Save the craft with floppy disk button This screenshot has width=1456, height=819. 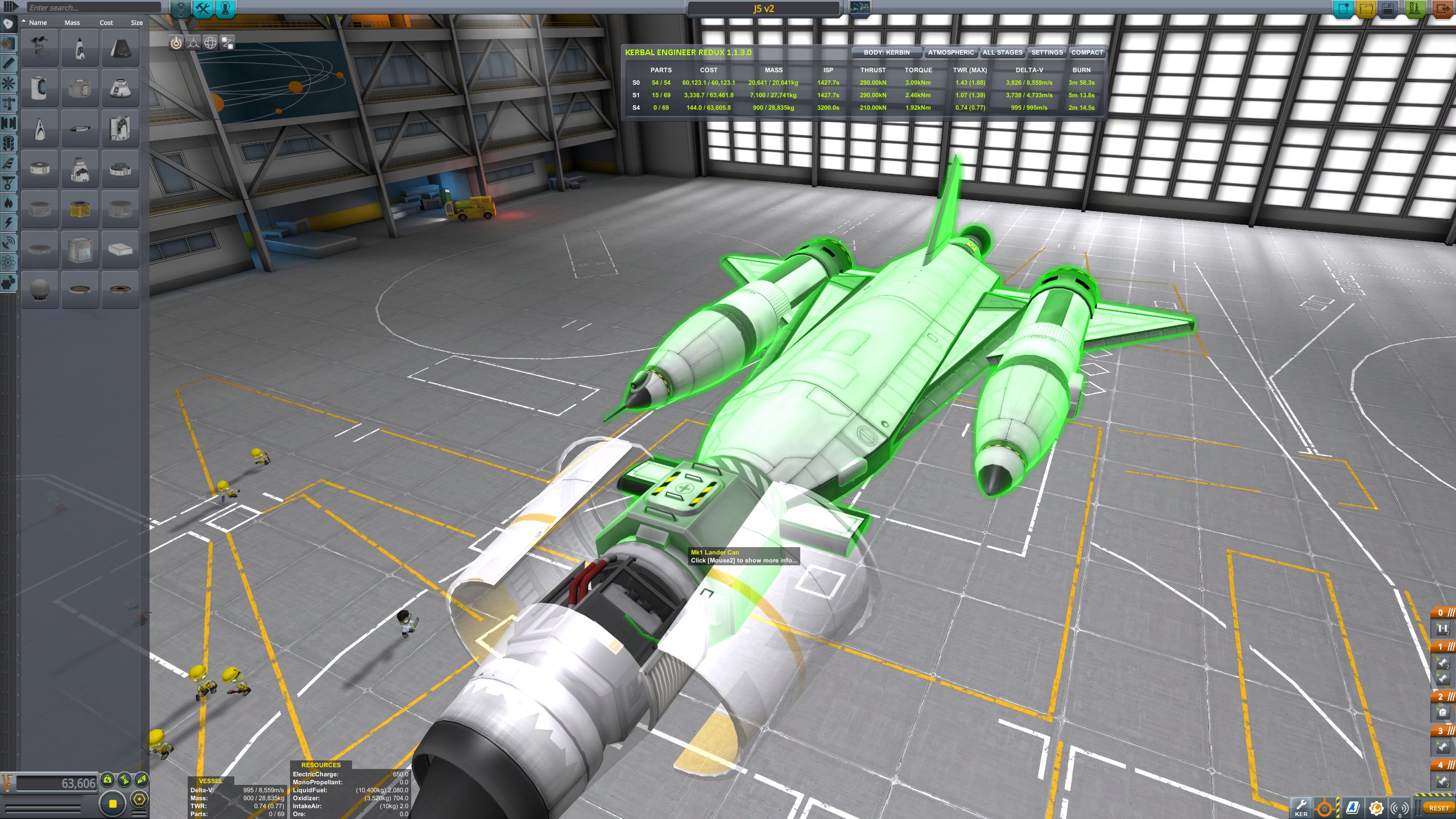point(1388,9)
